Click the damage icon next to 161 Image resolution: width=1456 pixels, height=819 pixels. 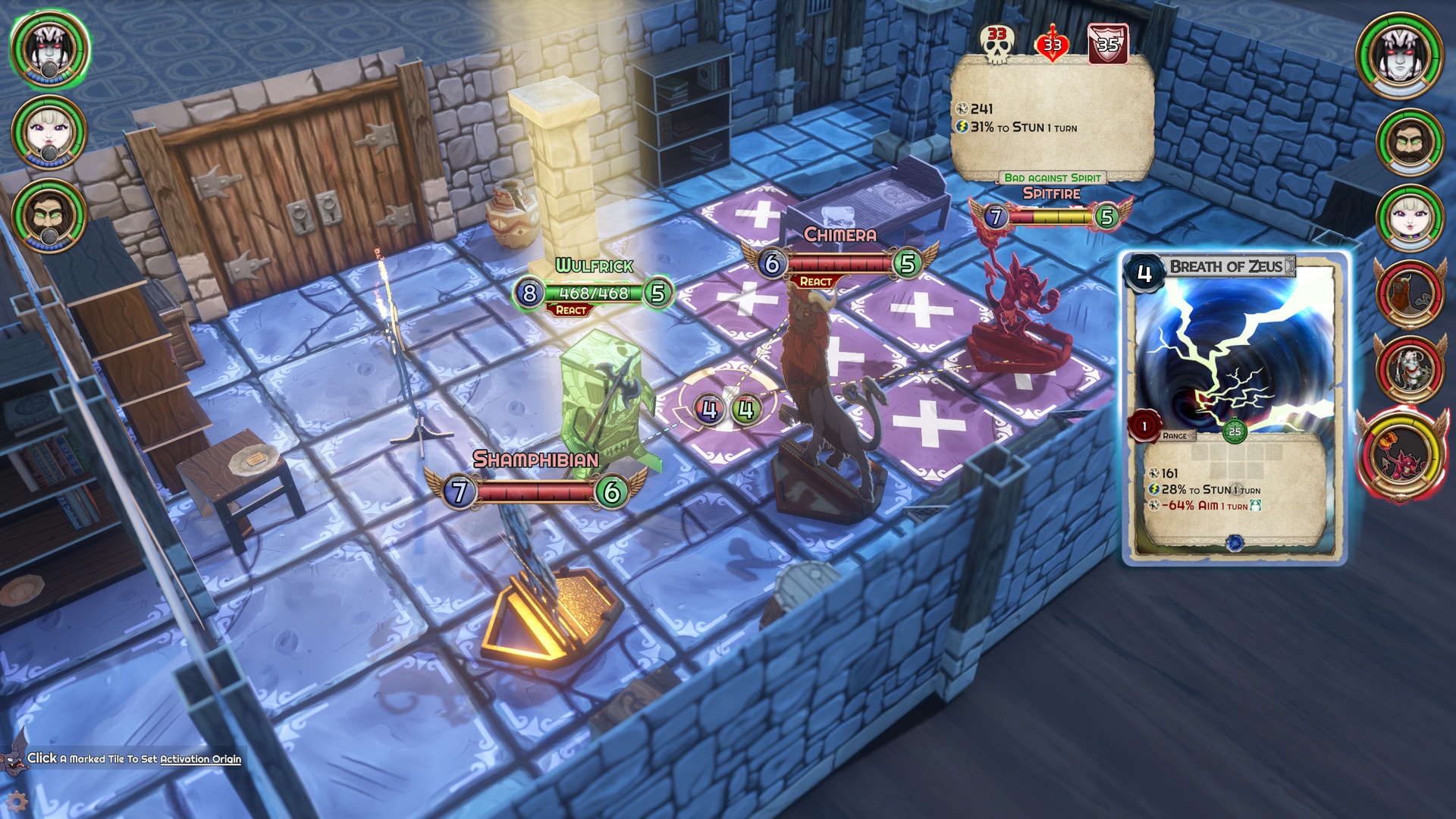coord(1154,472)
